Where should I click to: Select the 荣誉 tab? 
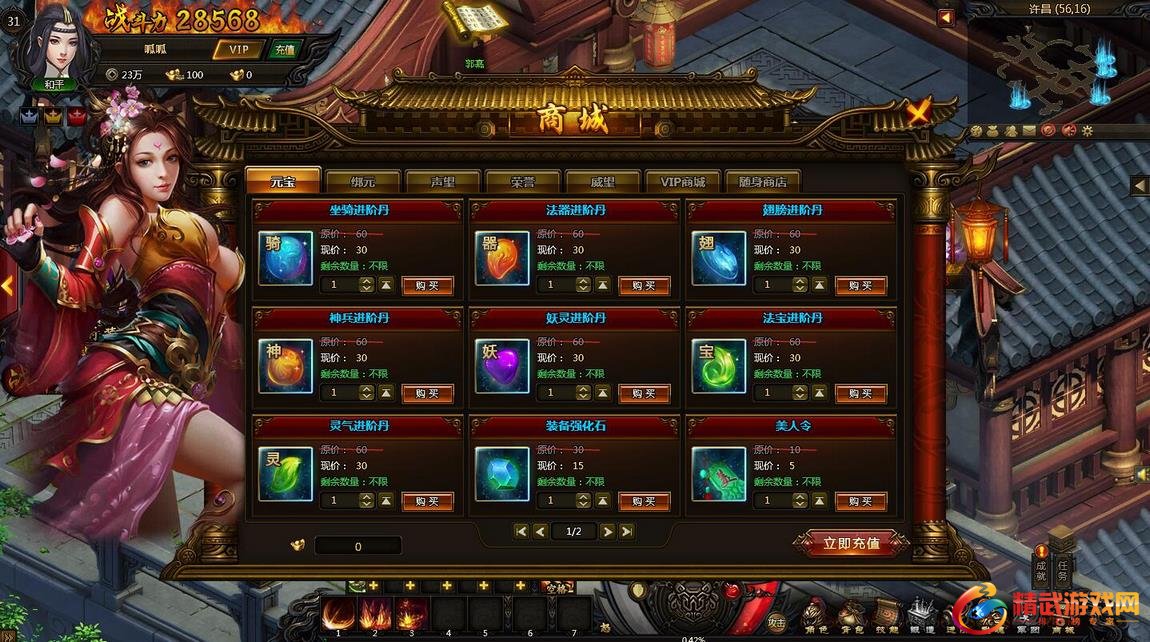pyautogui.click(x=522, y=182)
